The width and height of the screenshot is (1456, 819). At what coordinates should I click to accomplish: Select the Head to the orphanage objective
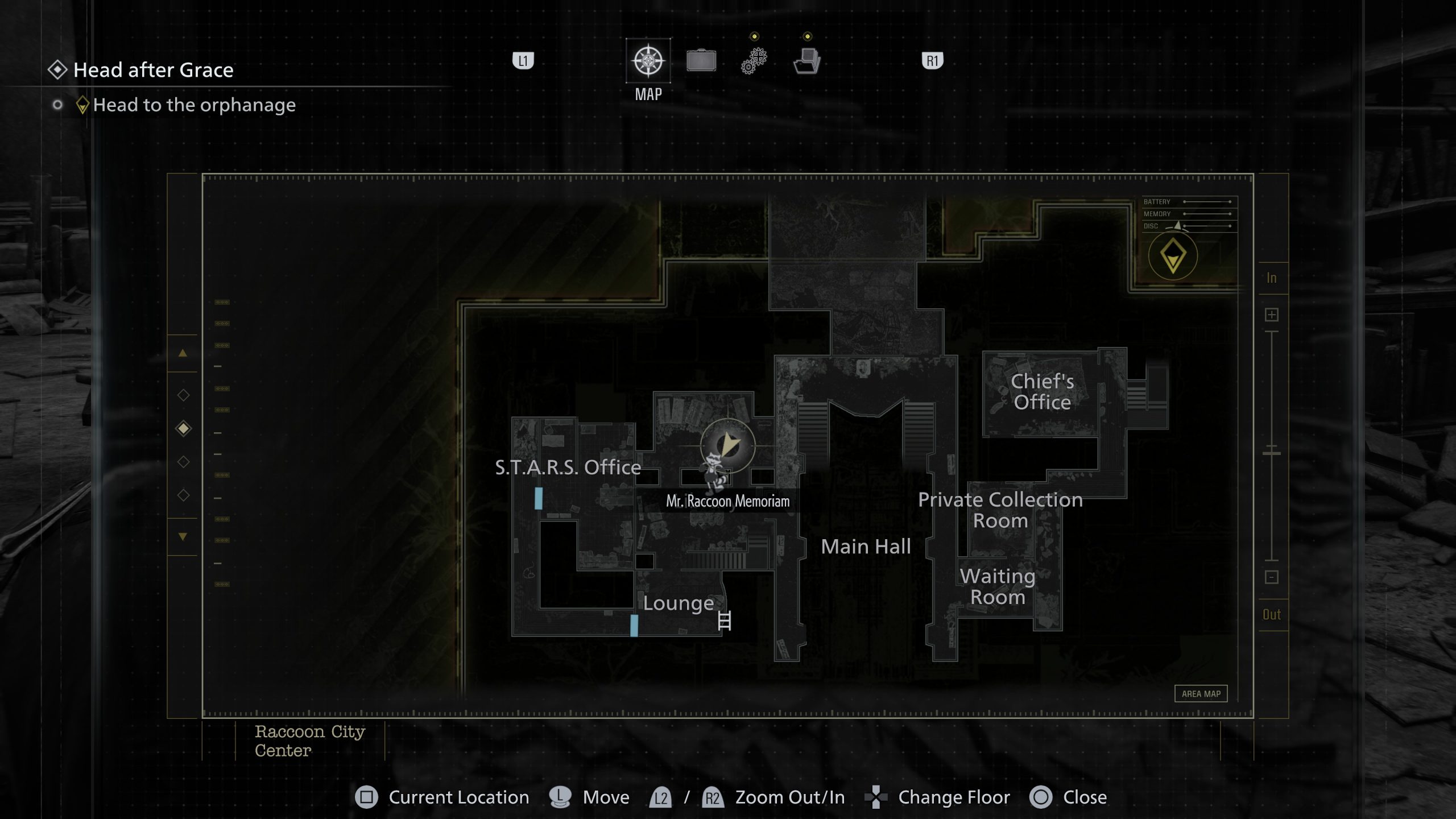pyautogui.click(x=194, y=105)
